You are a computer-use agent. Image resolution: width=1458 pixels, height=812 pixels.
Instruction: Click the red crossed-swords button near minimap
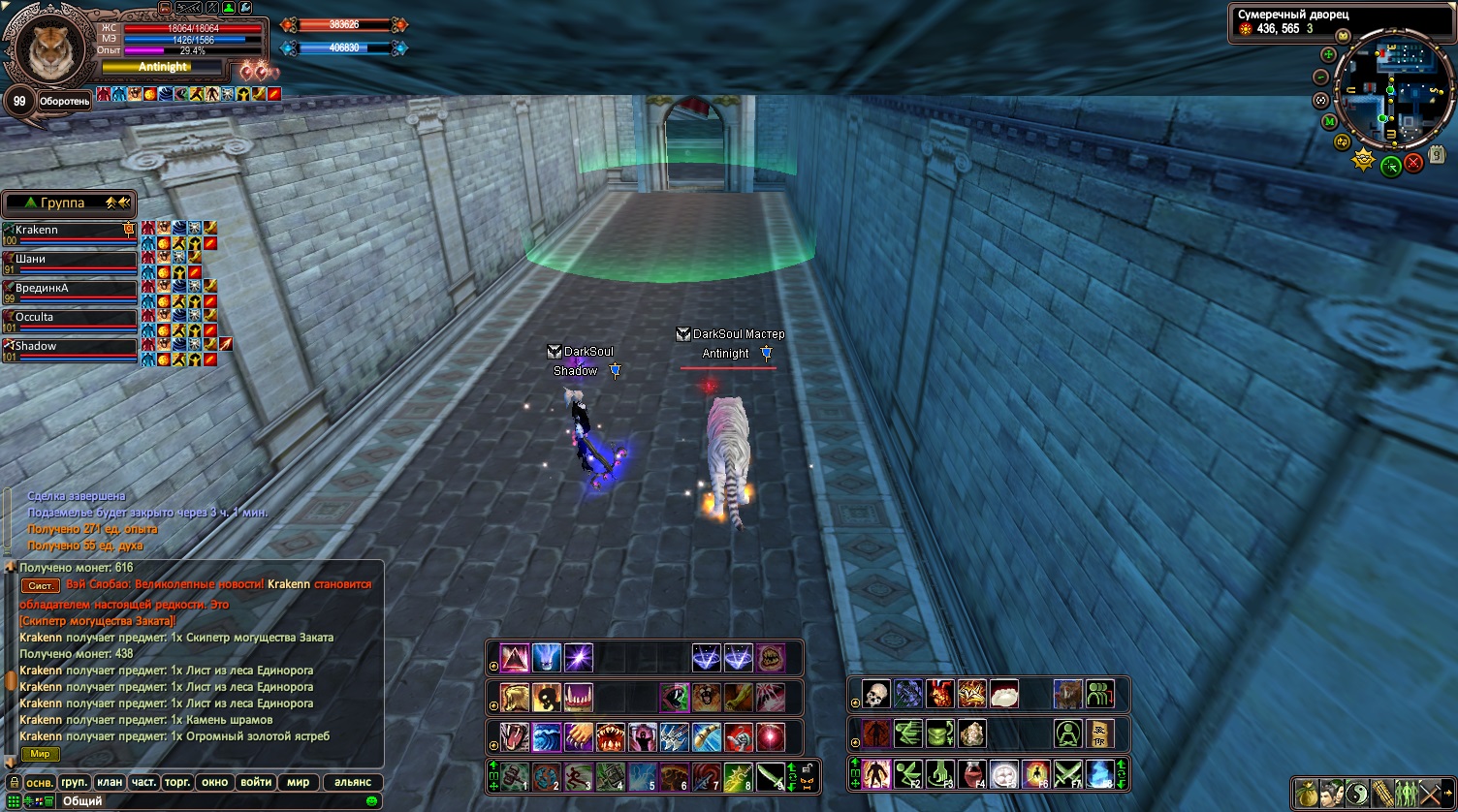click(1413, 164)
